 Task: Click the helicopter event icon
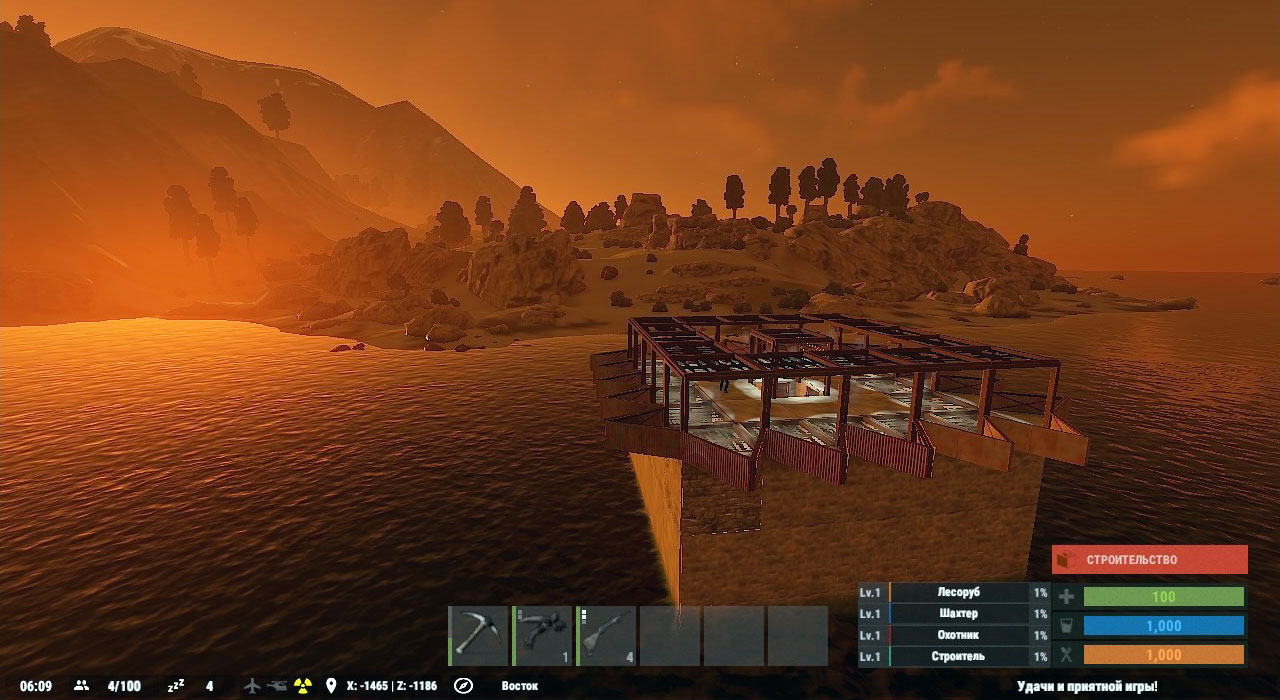pyautogui.click(x=277, y=686)
